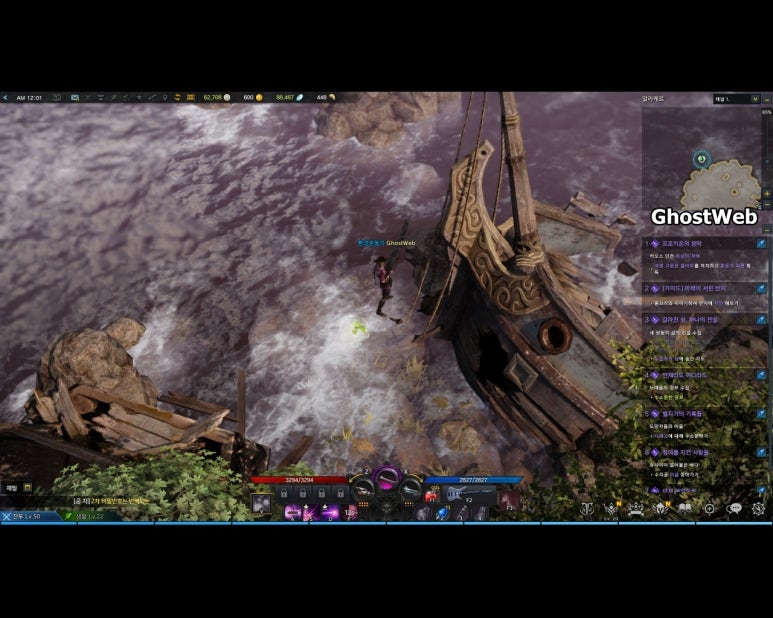Click the combat level 50 indicator

pyautogui.click(x=21, y=516)
